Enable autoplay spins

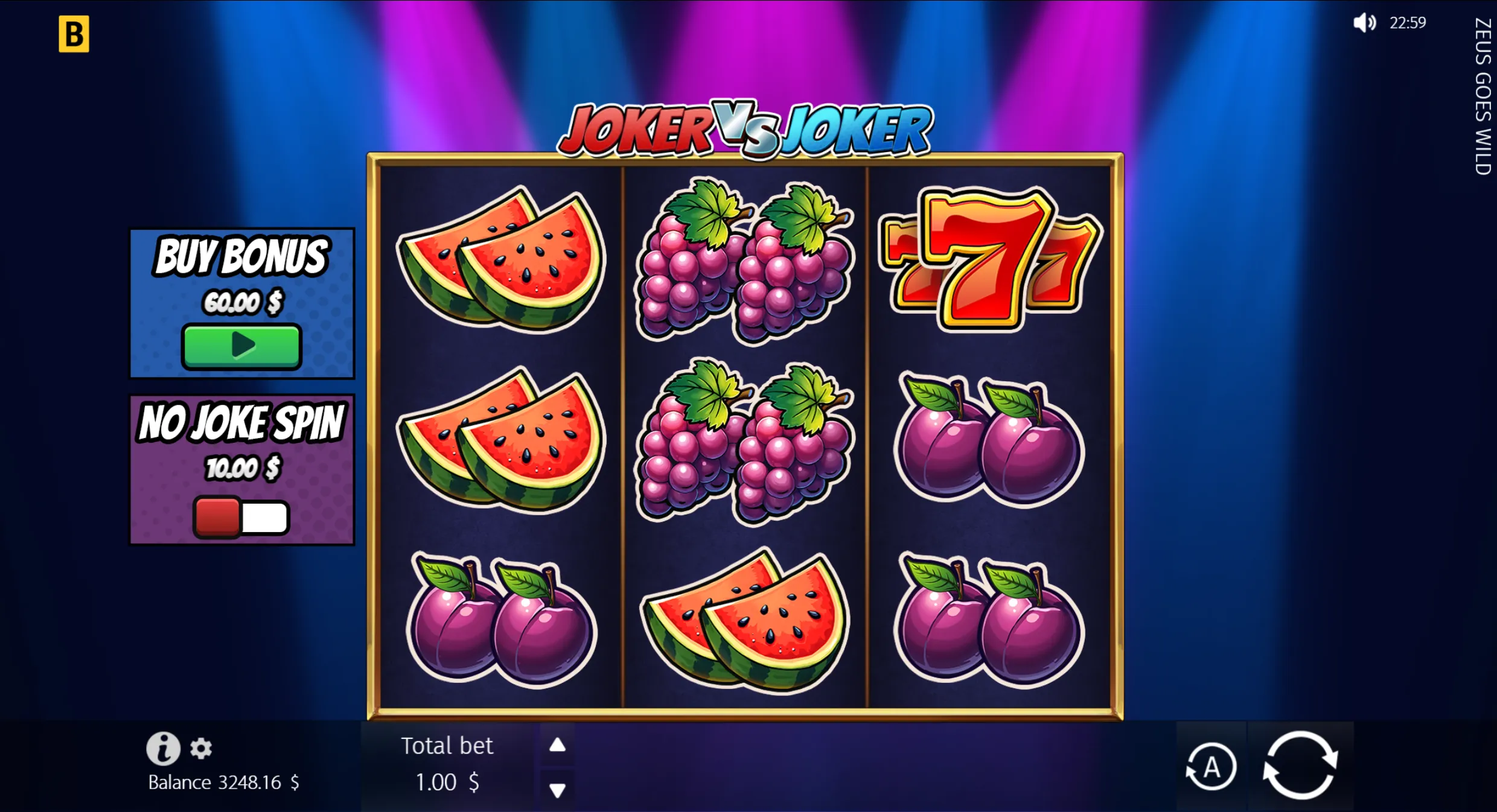(1211, 767)
